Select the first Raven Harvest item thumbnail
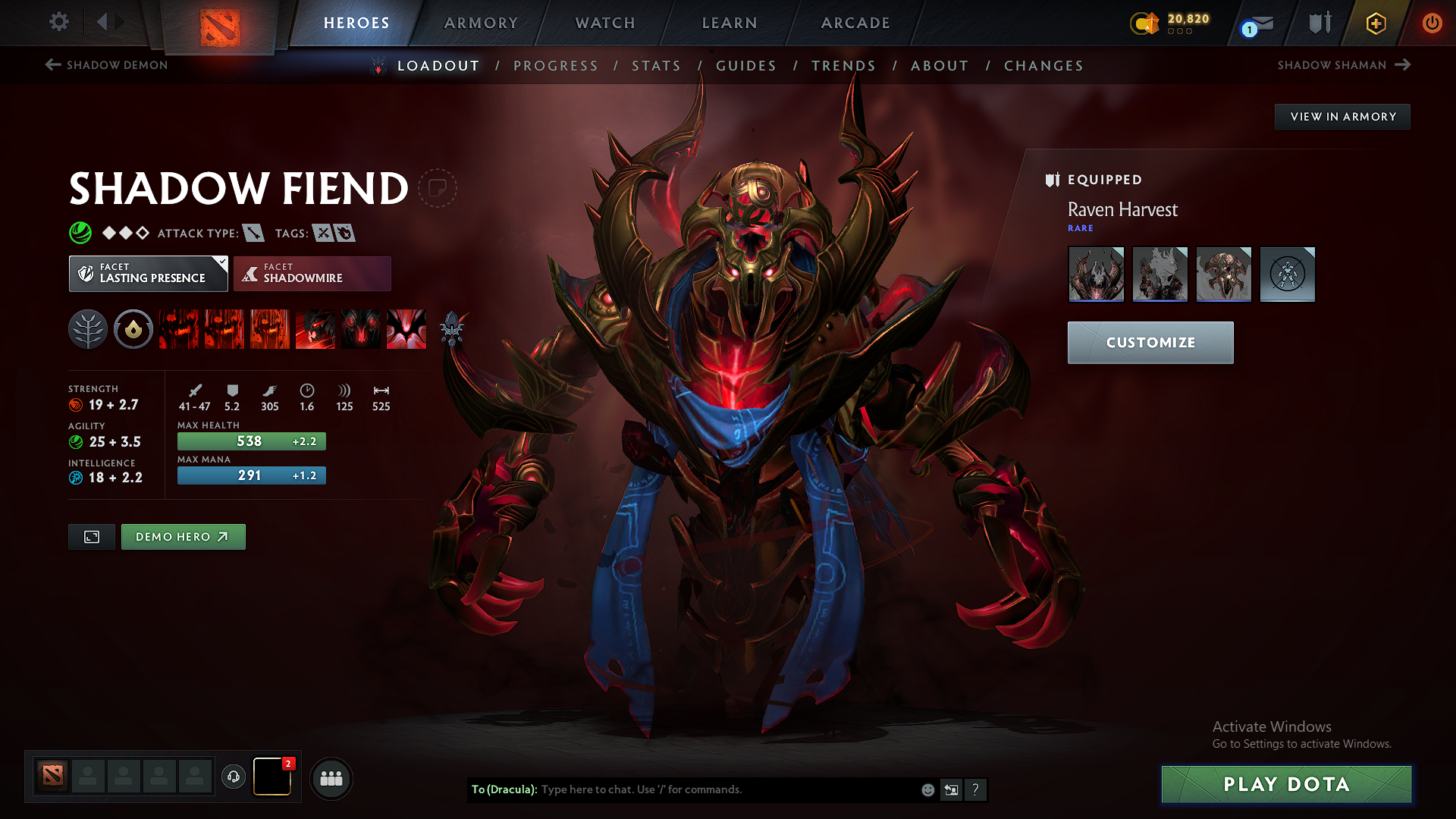The width and height of the screenshot is (1456, 819). click(1096, 274)
